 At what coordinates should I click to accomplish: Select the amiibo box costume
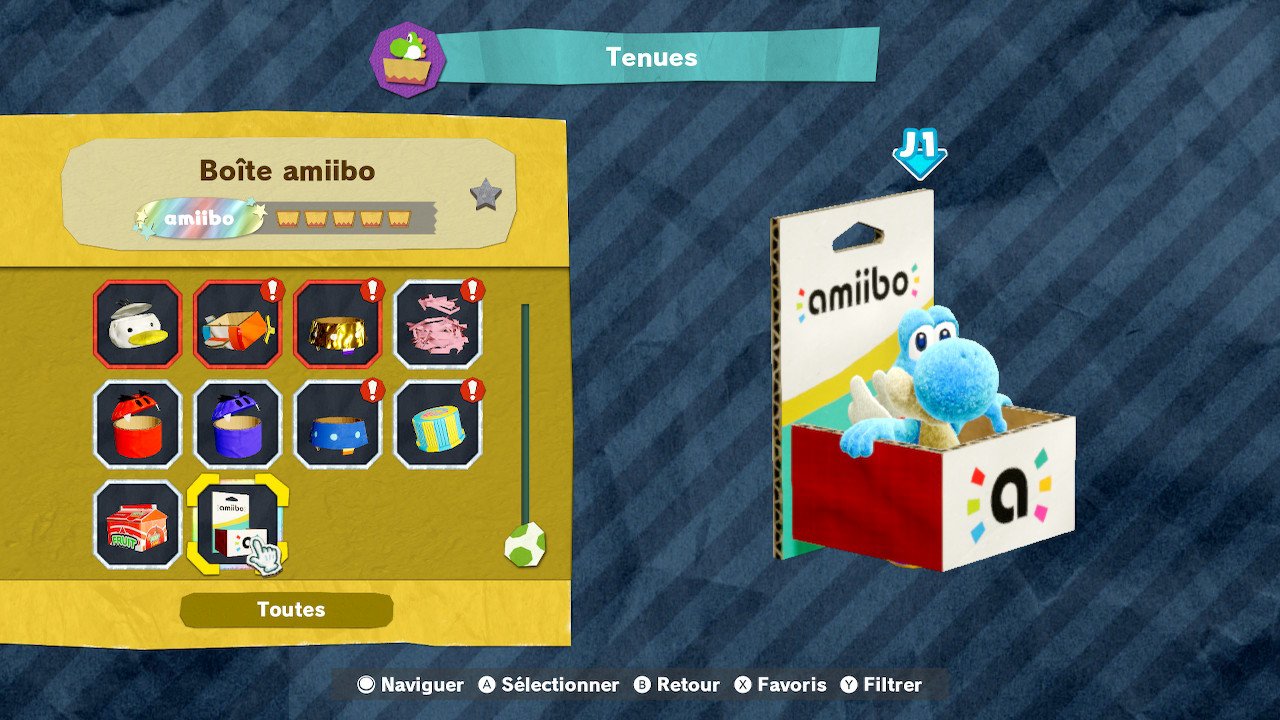[237, 524]
